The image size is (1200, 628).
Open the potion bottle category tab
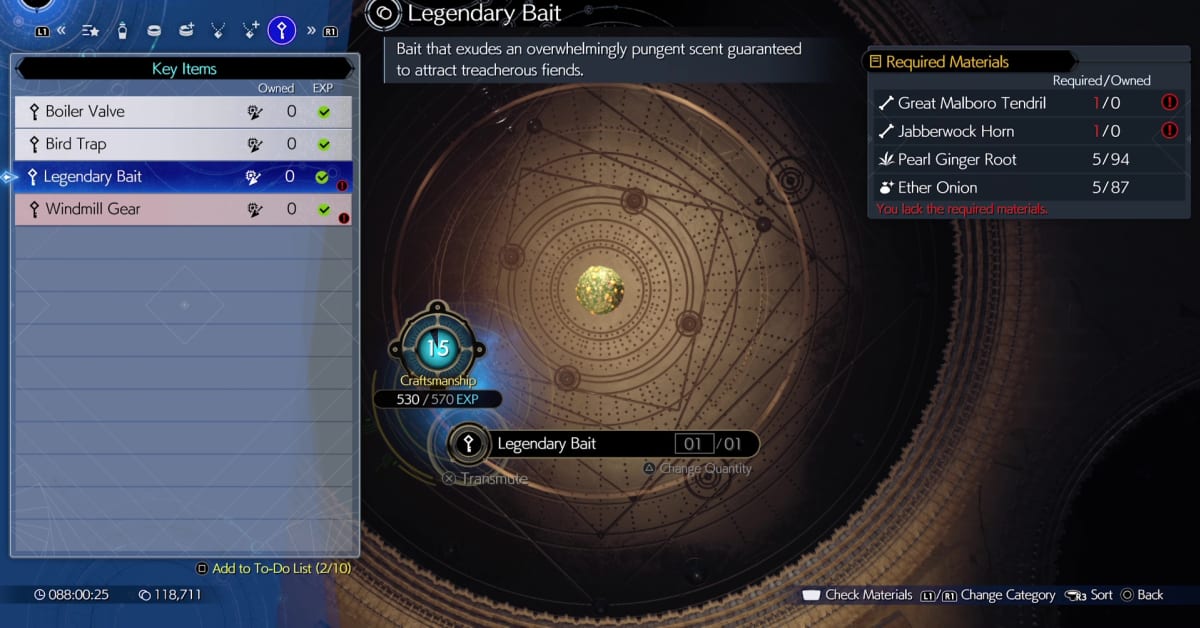point(122,30)
